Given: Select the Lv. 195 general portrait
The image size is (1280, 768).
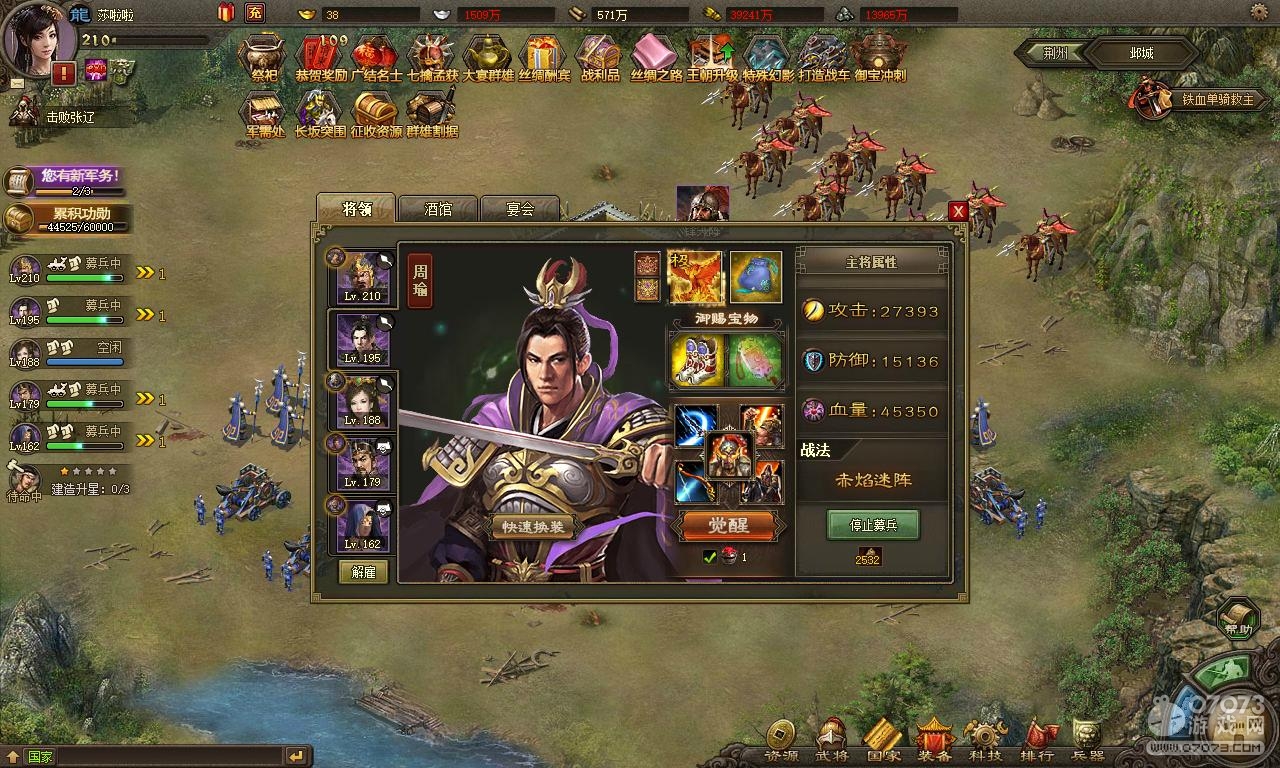Looking at the screenshot, I should click(361, 339).
